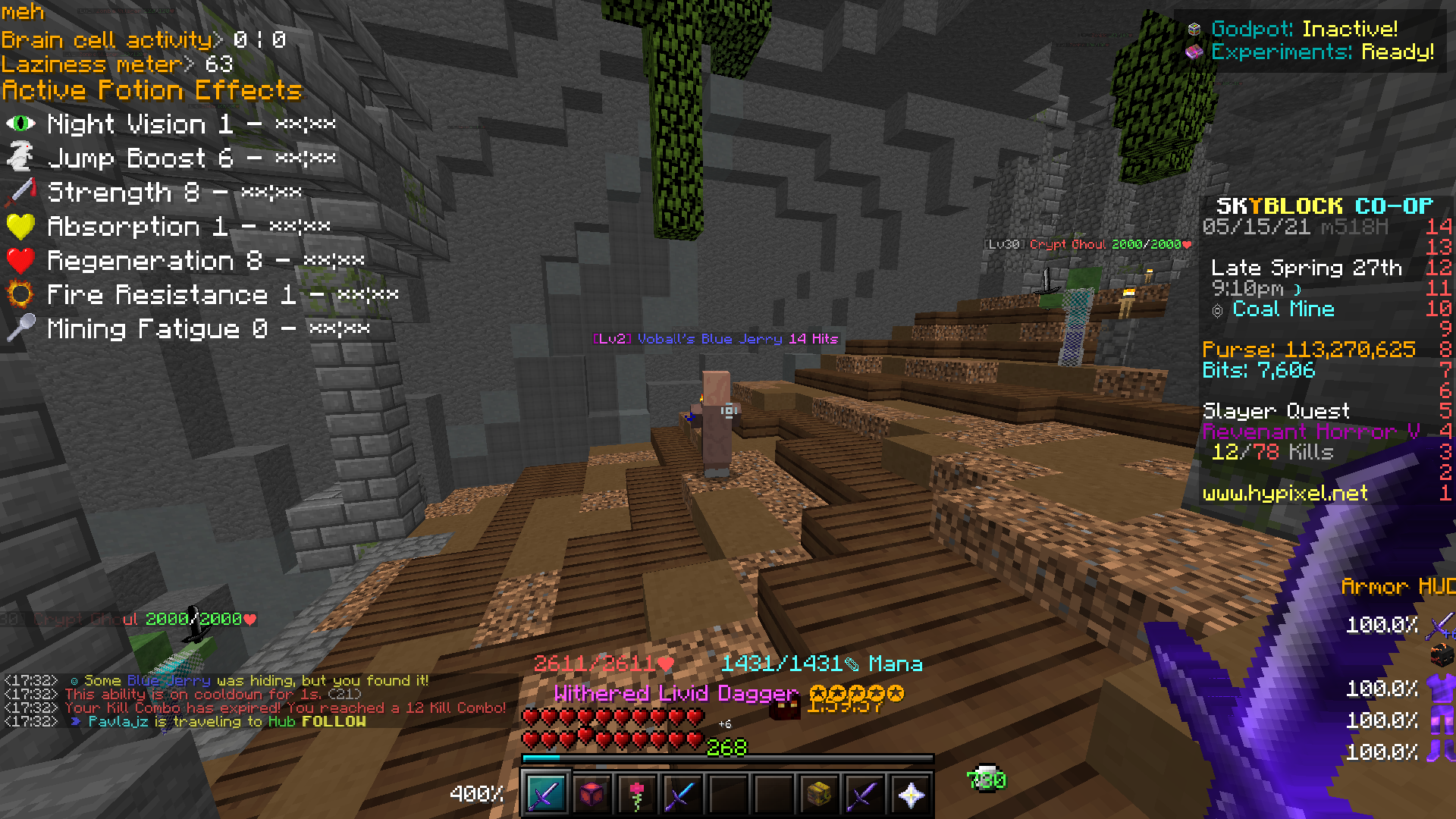Click the Regeneration heart icon
1456x819 pixels.
tap(20, 259)
